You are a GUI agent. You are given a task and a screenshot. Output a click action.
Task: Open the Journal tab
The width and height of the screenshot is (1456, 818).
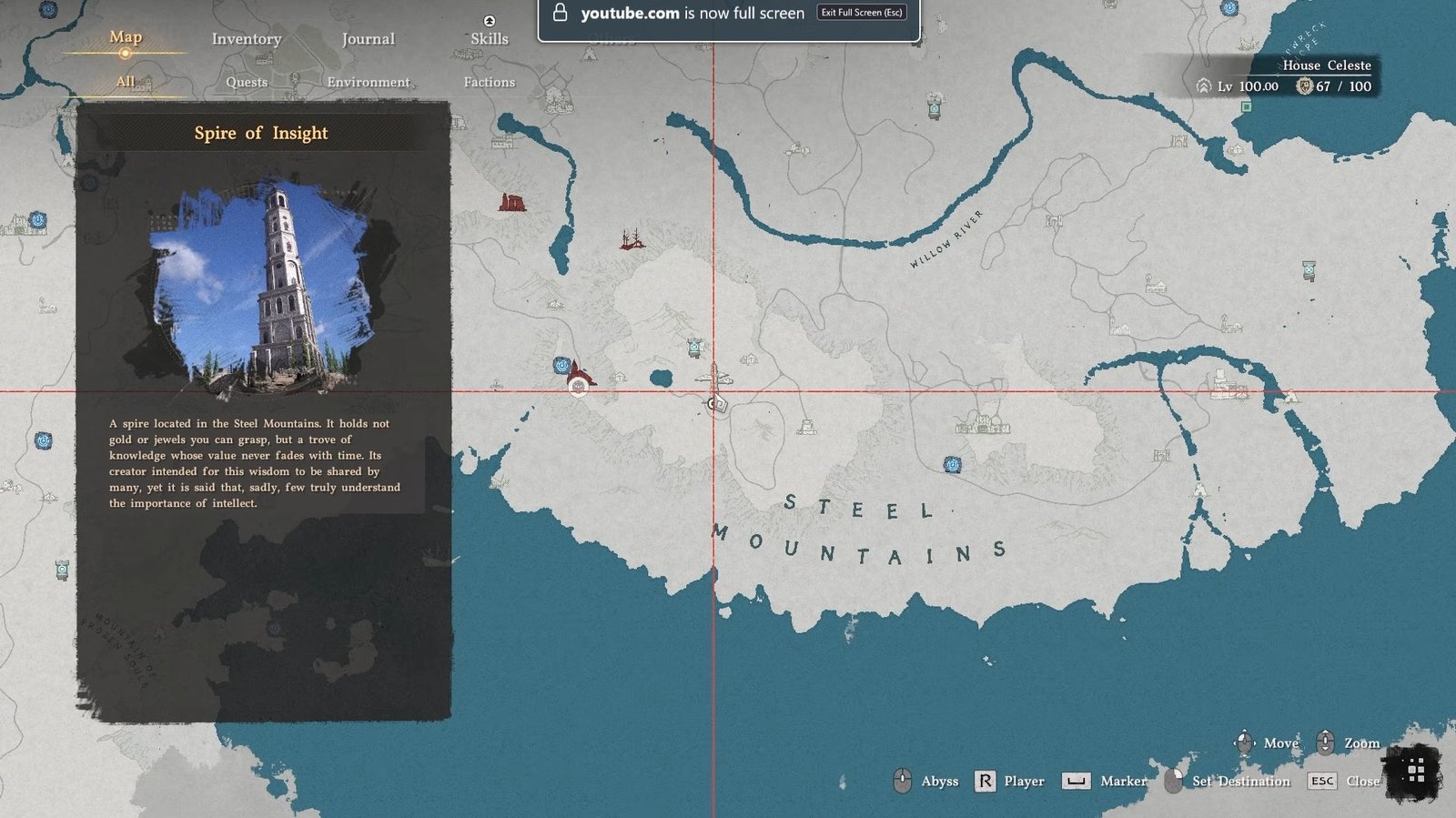(368, 39)
